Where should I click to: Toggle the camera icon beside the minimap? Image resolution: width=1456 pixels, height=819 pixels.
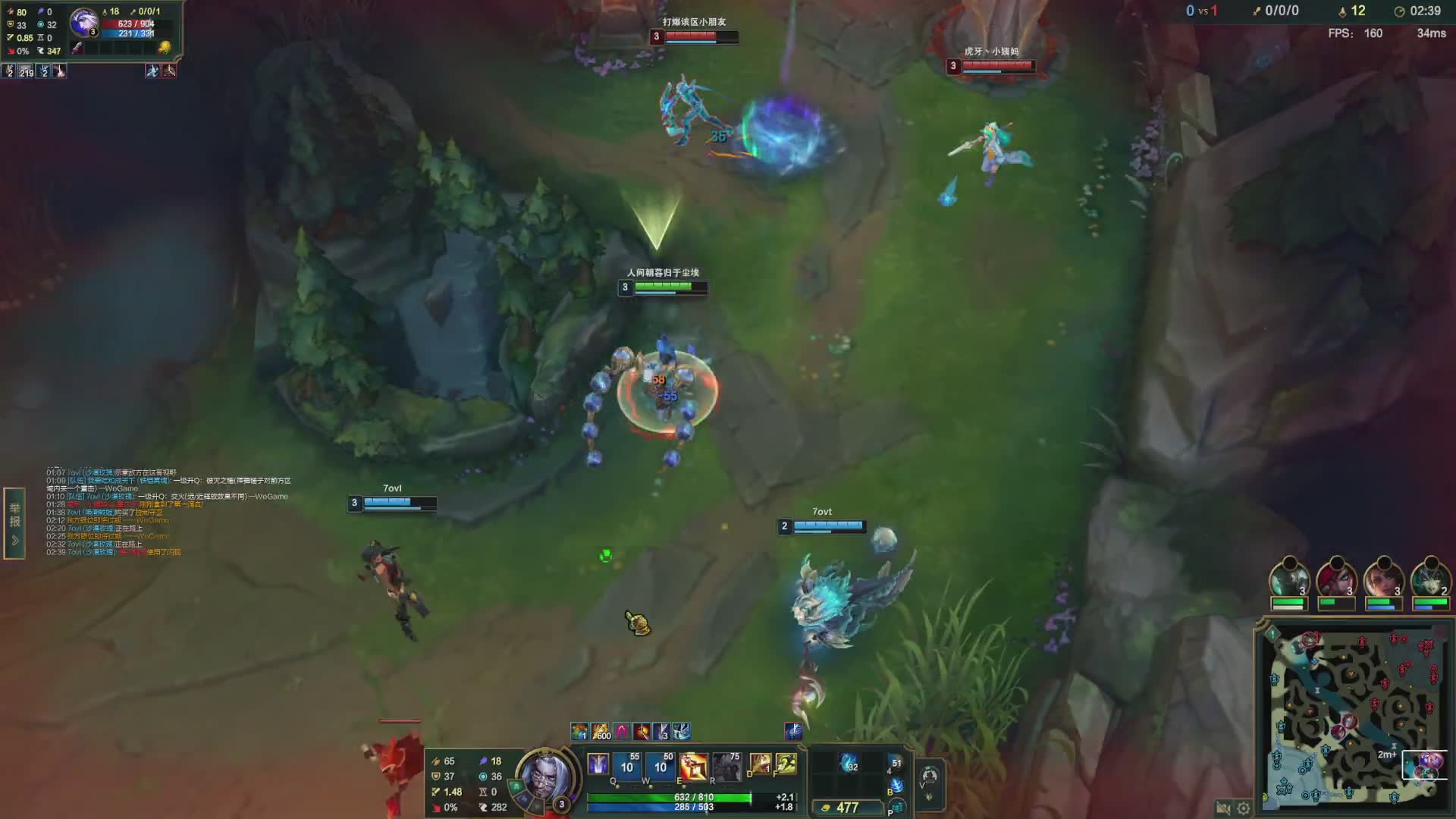(1222, 808)
